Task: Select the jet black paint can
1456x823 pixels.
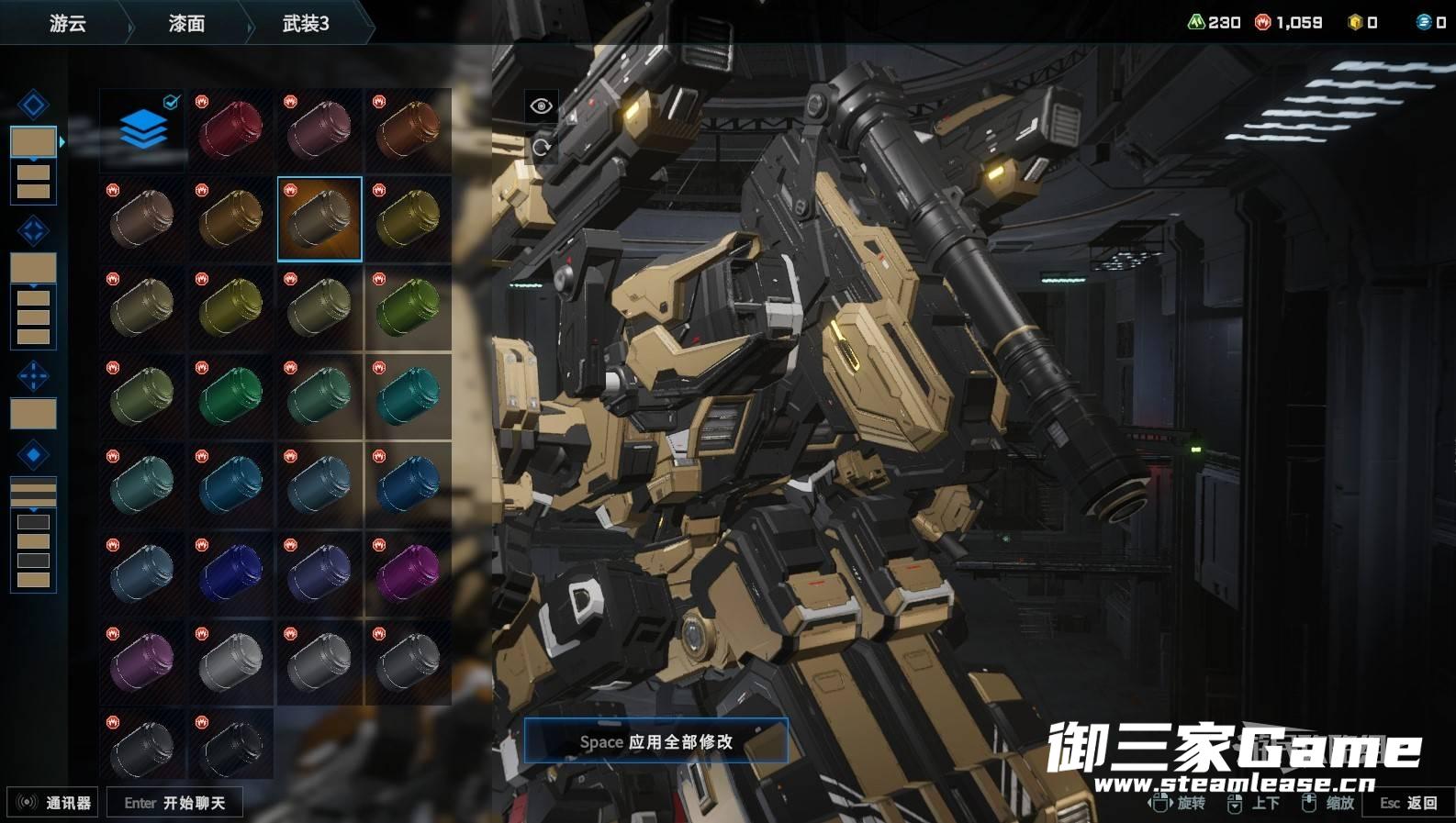Action: [230, 746]
